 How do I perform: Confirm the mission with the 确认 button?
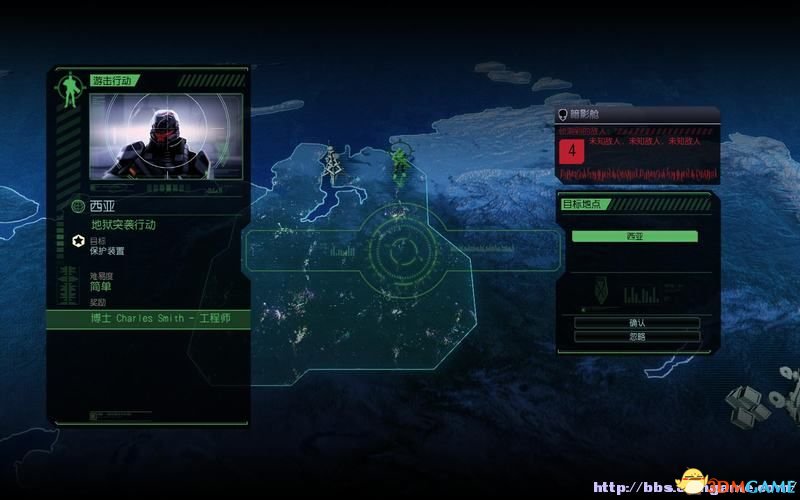637,323
